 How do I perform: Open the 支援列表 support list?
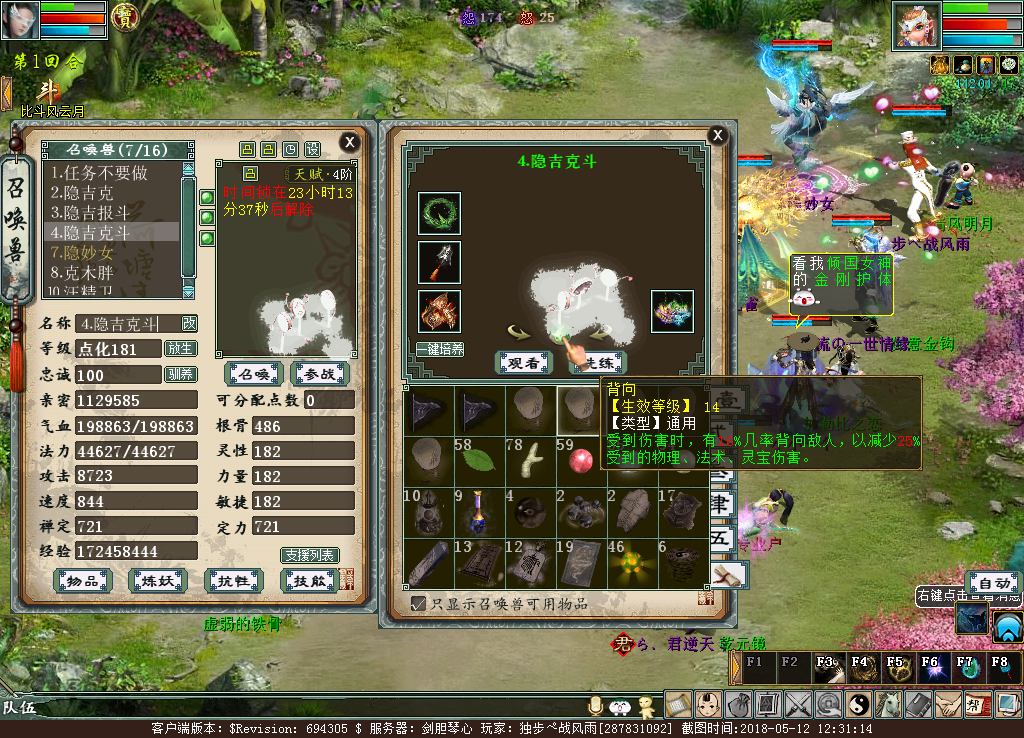(x=309, y=555)
